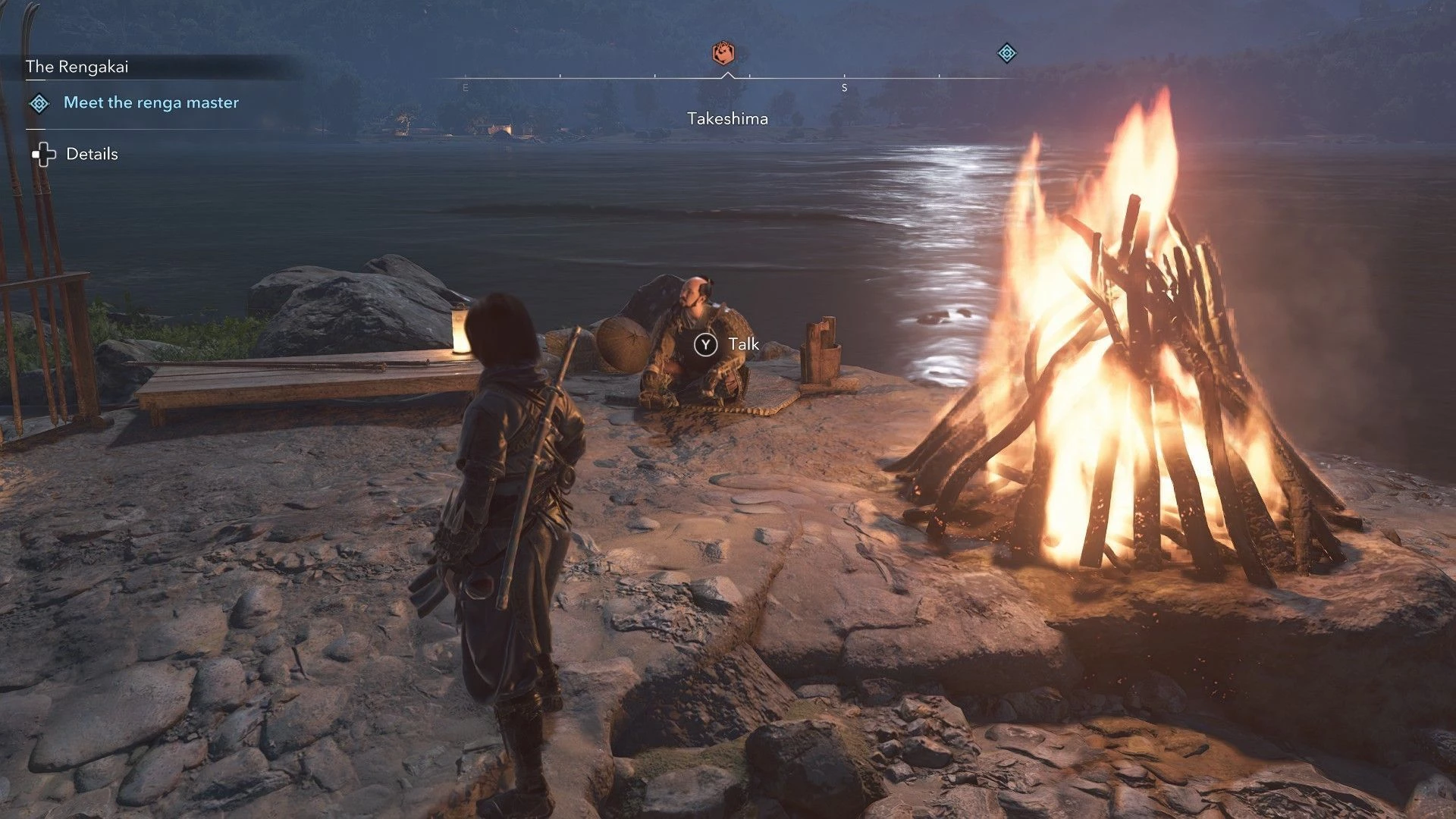Choose the Talk interaction prompt

(726, 345)
